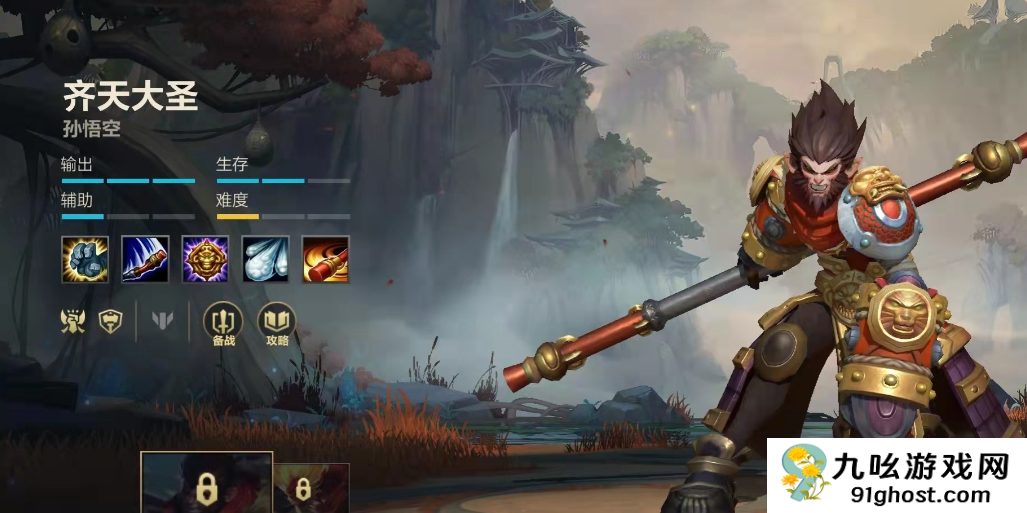Select the stone fist passive ability icon
Screen dimensions: 1027x513
pyautogui.click(x=85, y=259)
